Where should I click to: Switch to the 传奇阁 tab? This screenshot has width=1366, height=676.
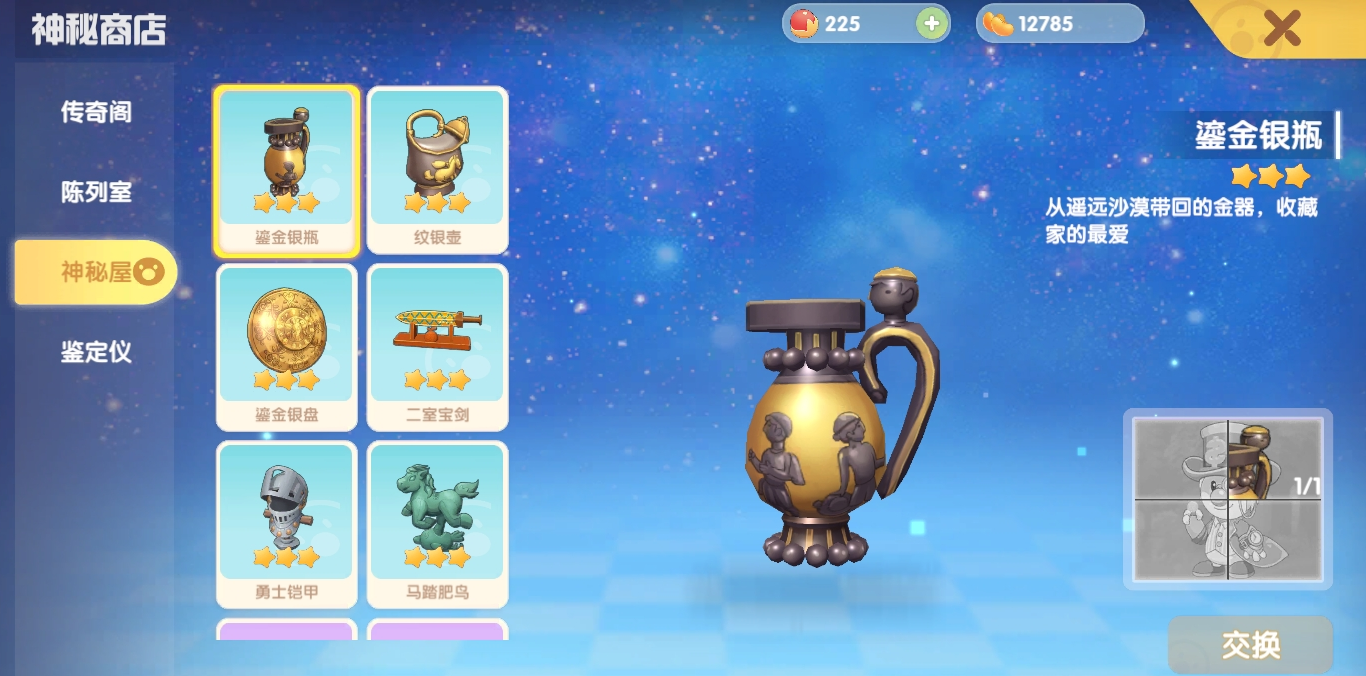96,112
